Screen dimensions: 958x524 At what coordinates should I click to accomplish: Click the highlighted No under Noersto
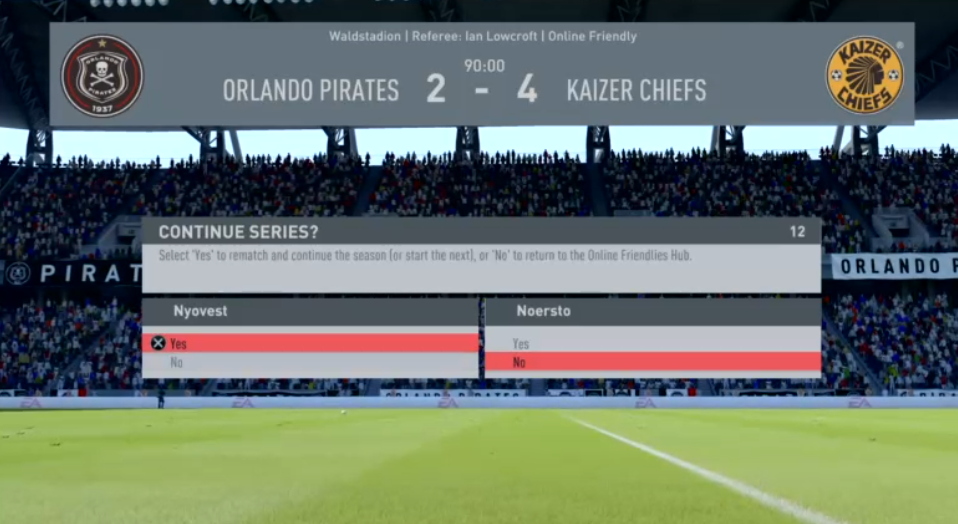(652, 362)
